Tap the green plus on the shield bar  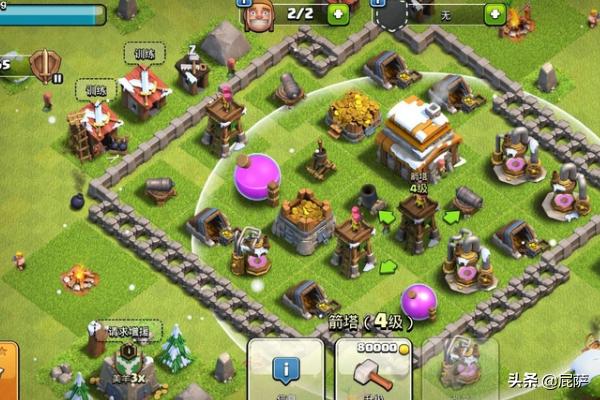[x=494, y=13]
